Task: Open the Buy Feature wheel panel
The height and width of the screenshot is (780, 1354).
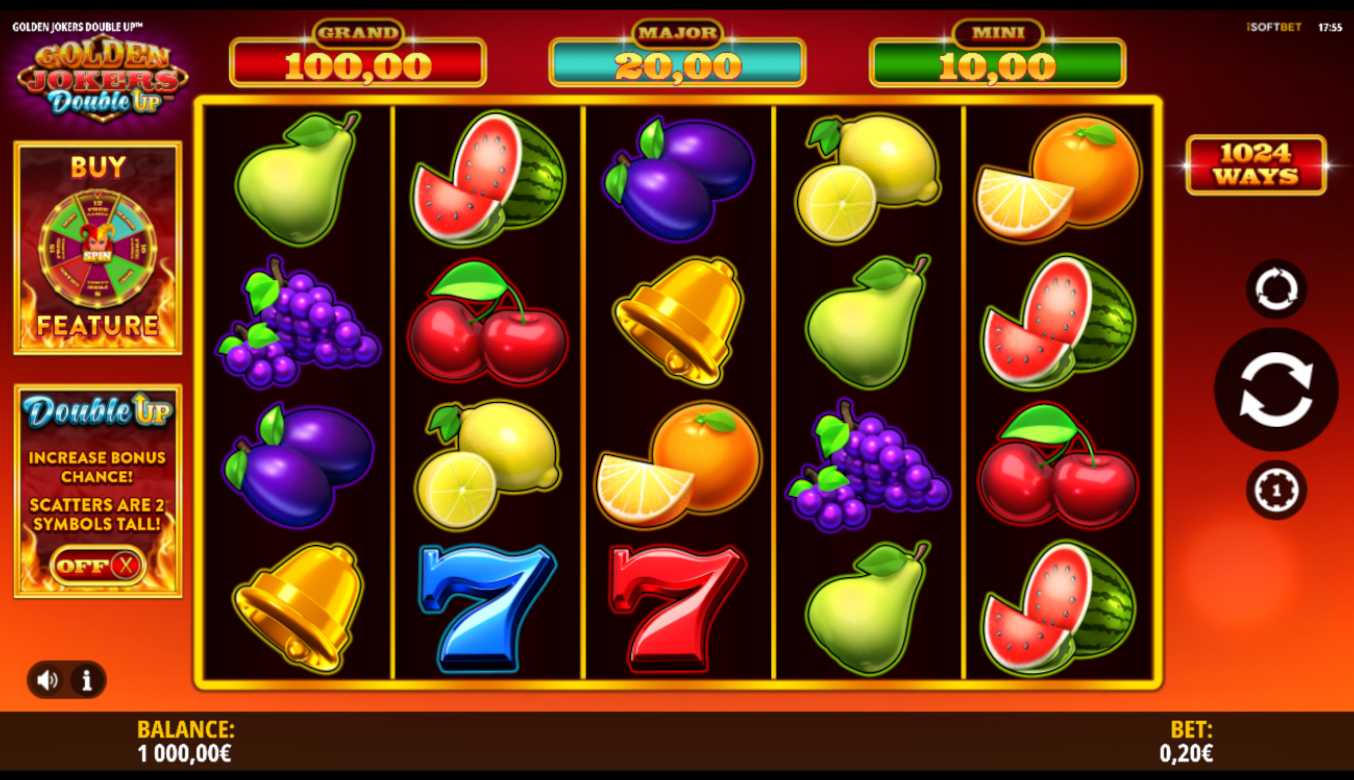Action: (98, 248)
